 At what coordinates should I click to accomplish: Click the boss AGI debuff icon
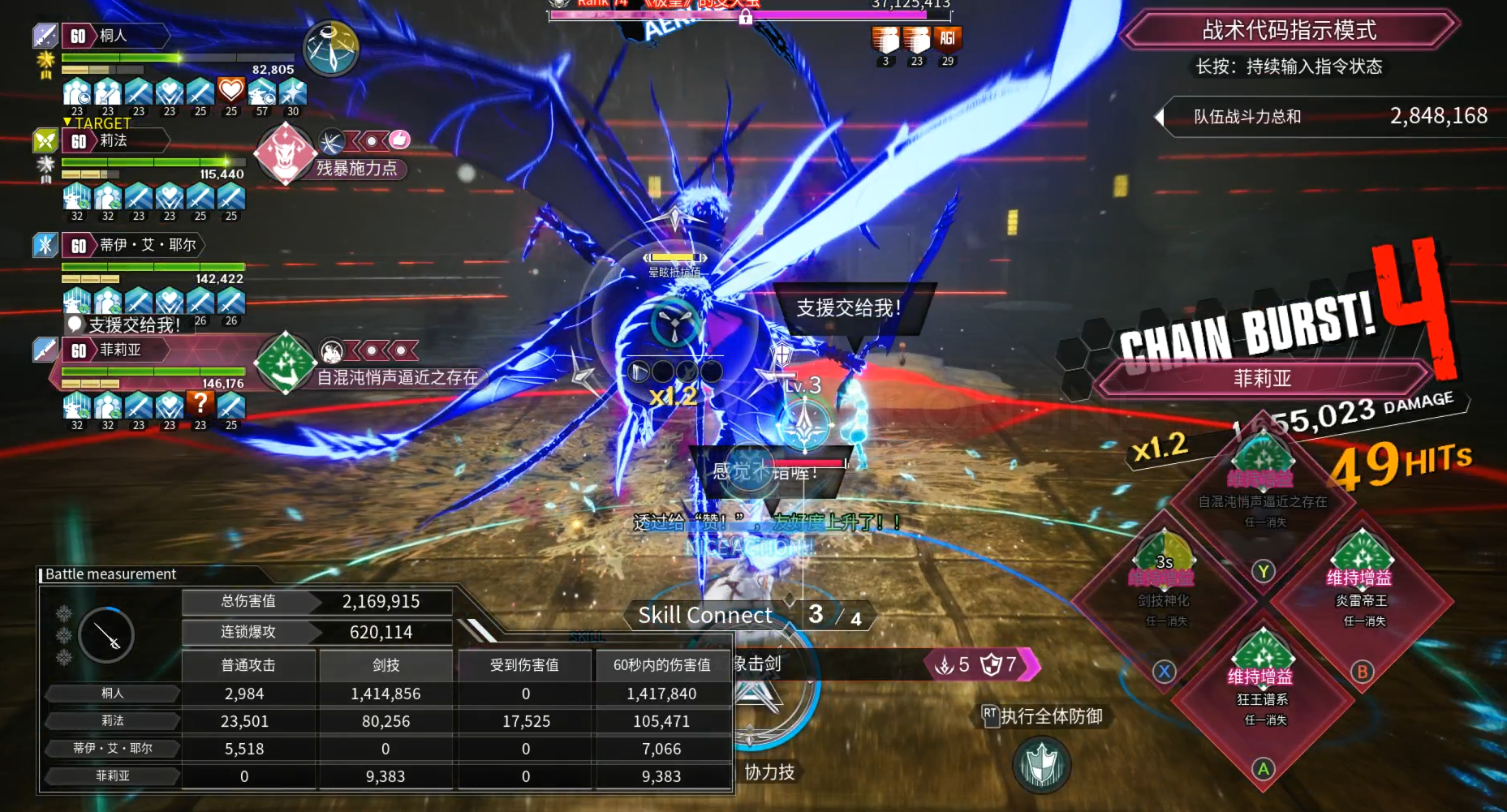(x=947, y=39)
